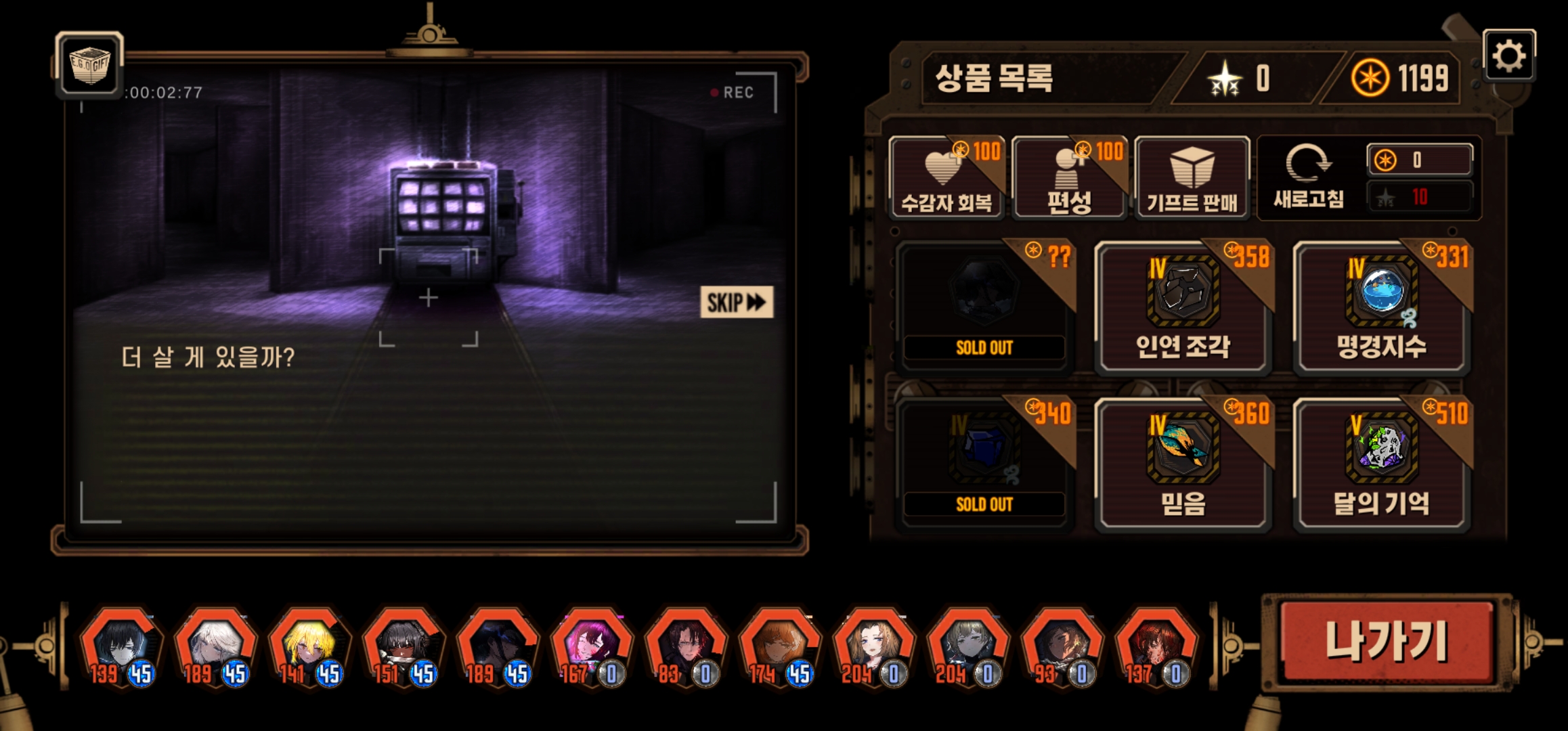Screen dimensions: 1568x731
Task: Open the 편성 formation option
Action: point(1069,179)
